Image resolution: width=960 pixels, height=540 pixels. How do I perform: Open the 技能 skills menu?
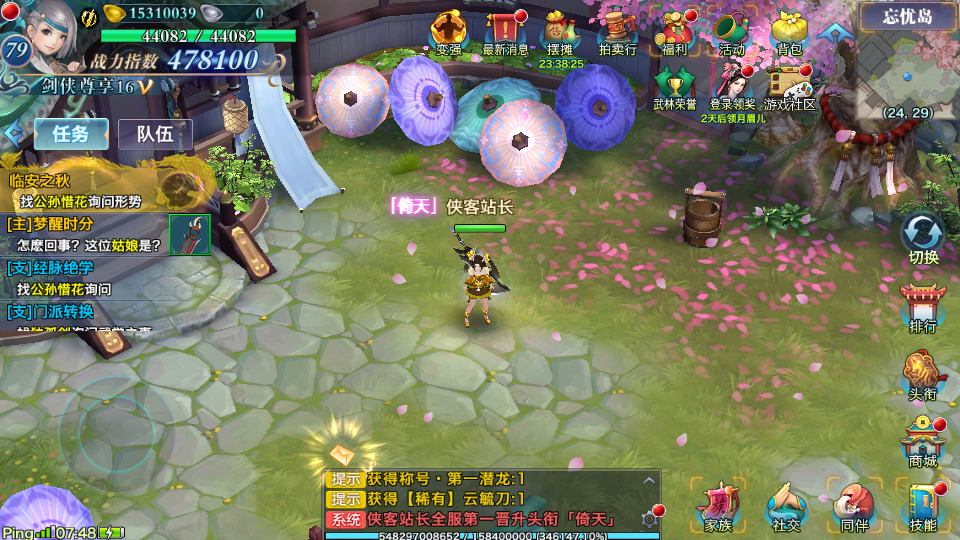(923, 506)
